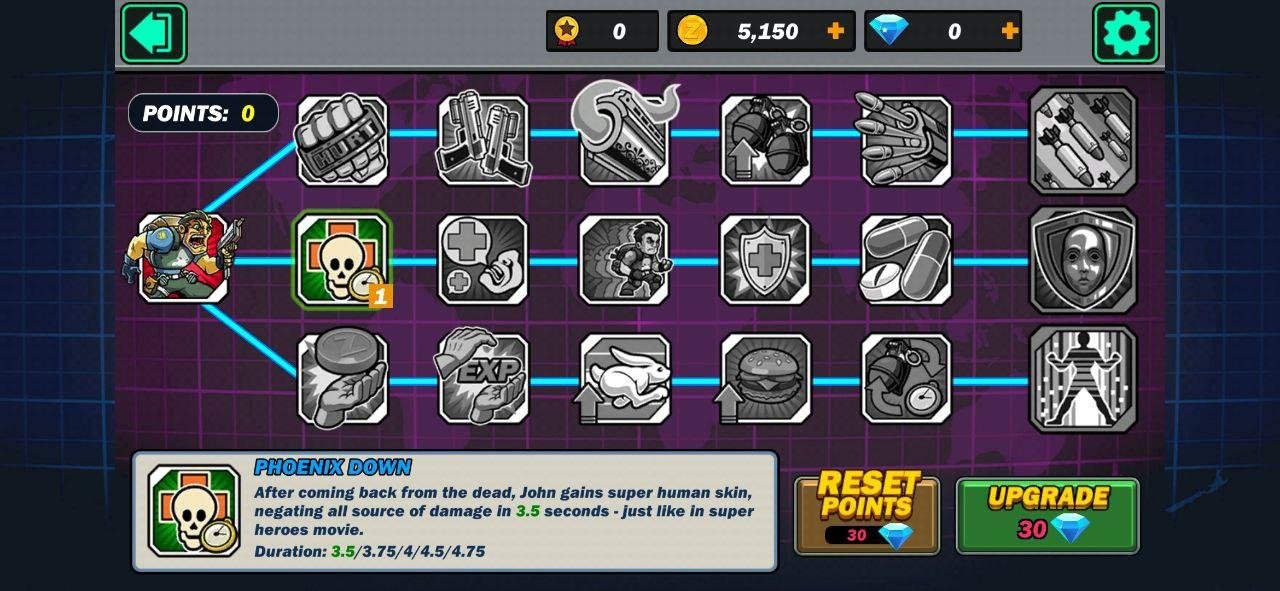
Task: Select the rabbit speed skill
Action: (x=624, y=379)
